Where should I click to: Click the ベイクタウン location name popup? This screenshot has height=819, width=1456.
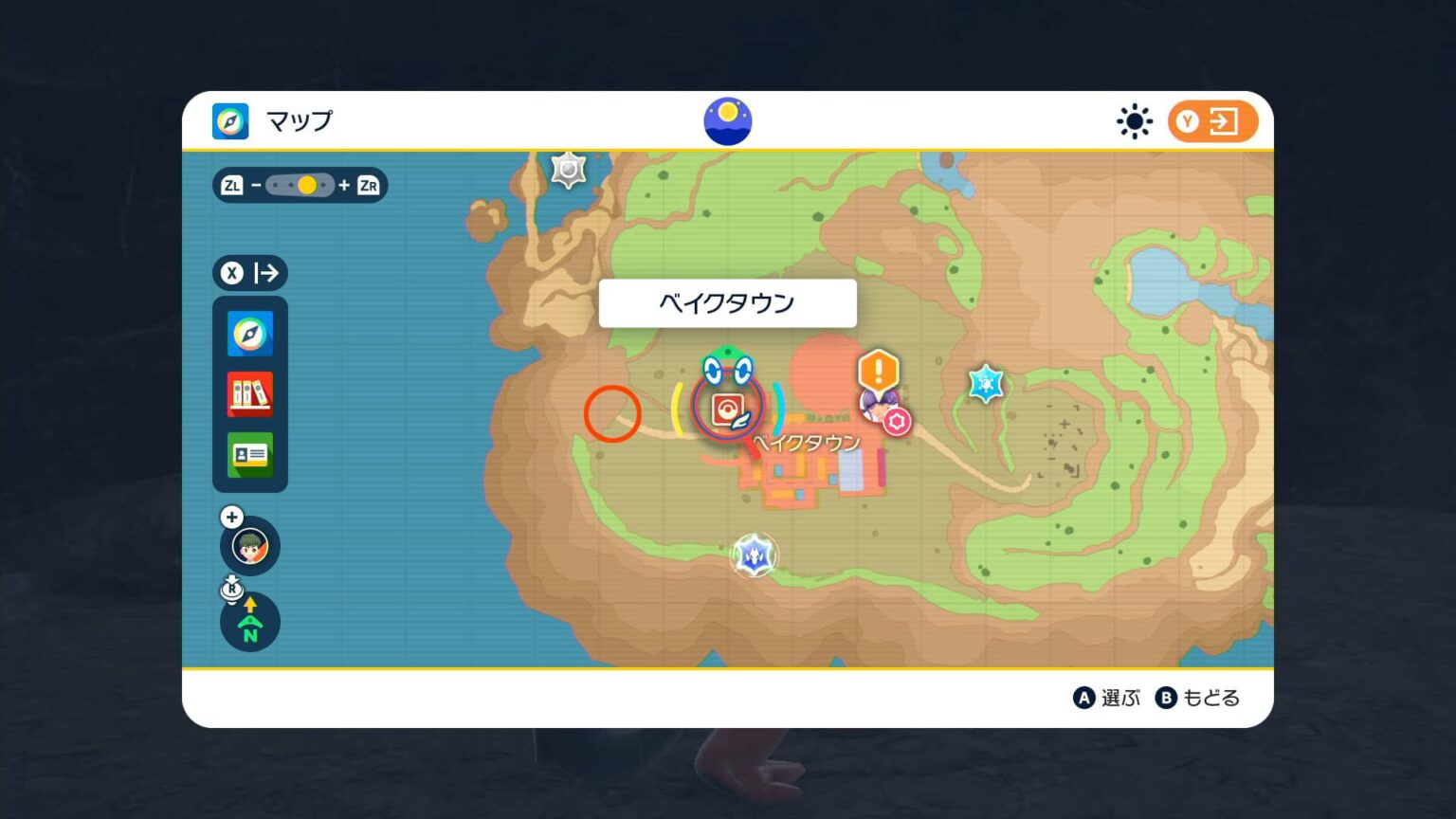point(727,302)
